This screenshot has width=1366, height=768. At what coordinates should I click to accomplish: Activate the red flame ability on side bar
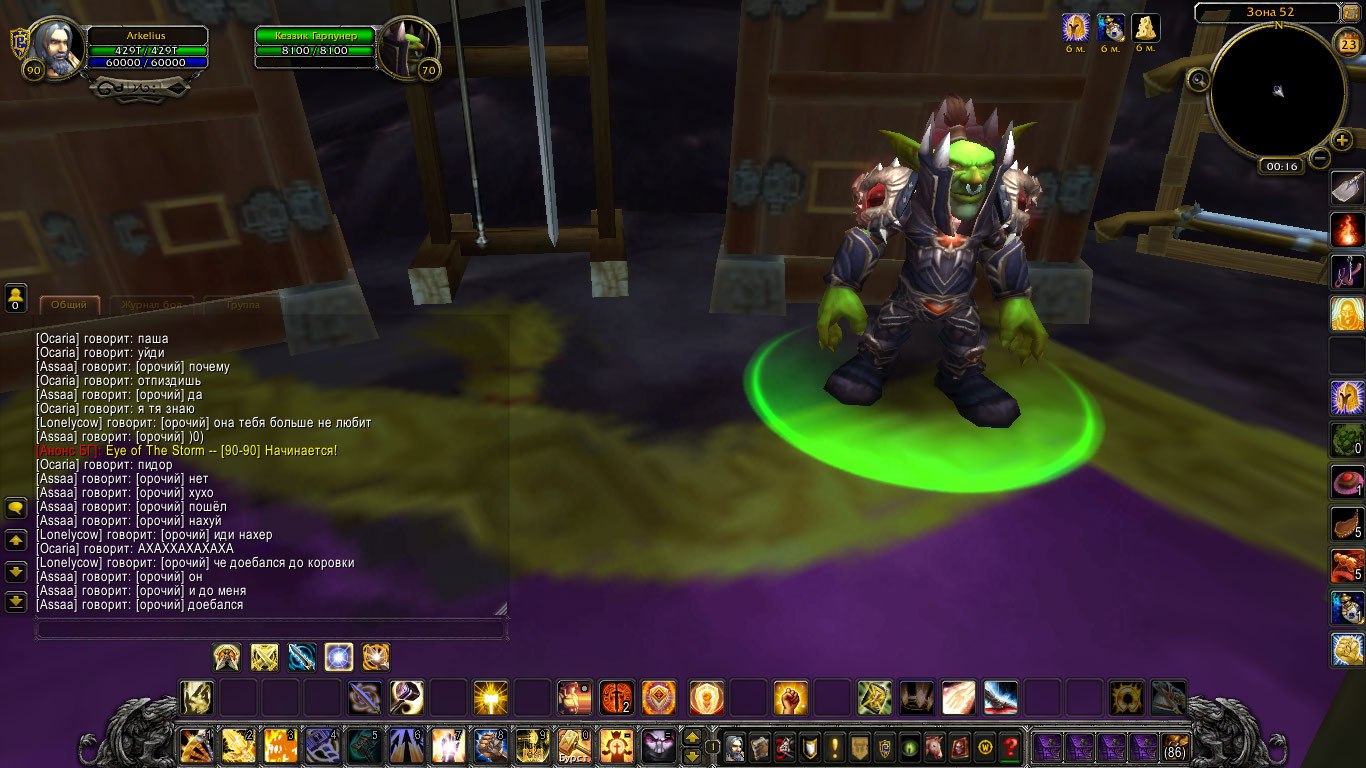1346,229
